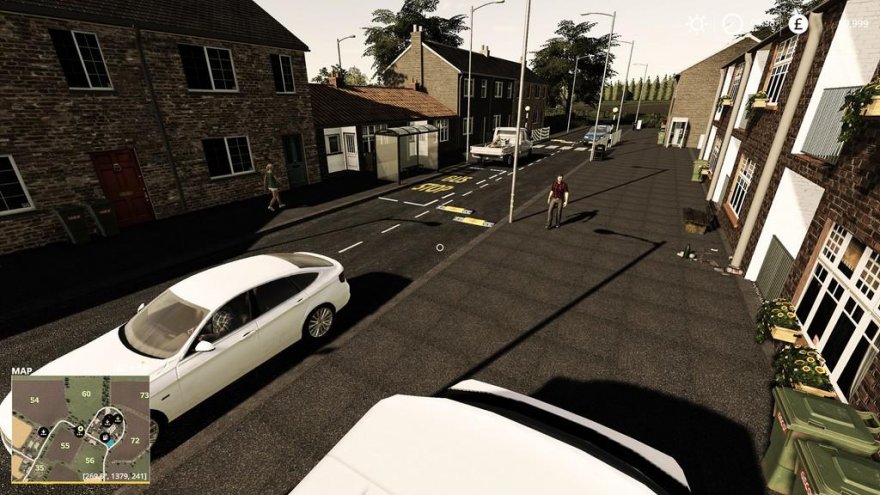
Task: Choose field 72 on the minimap
Action: (x=136, y=440)
